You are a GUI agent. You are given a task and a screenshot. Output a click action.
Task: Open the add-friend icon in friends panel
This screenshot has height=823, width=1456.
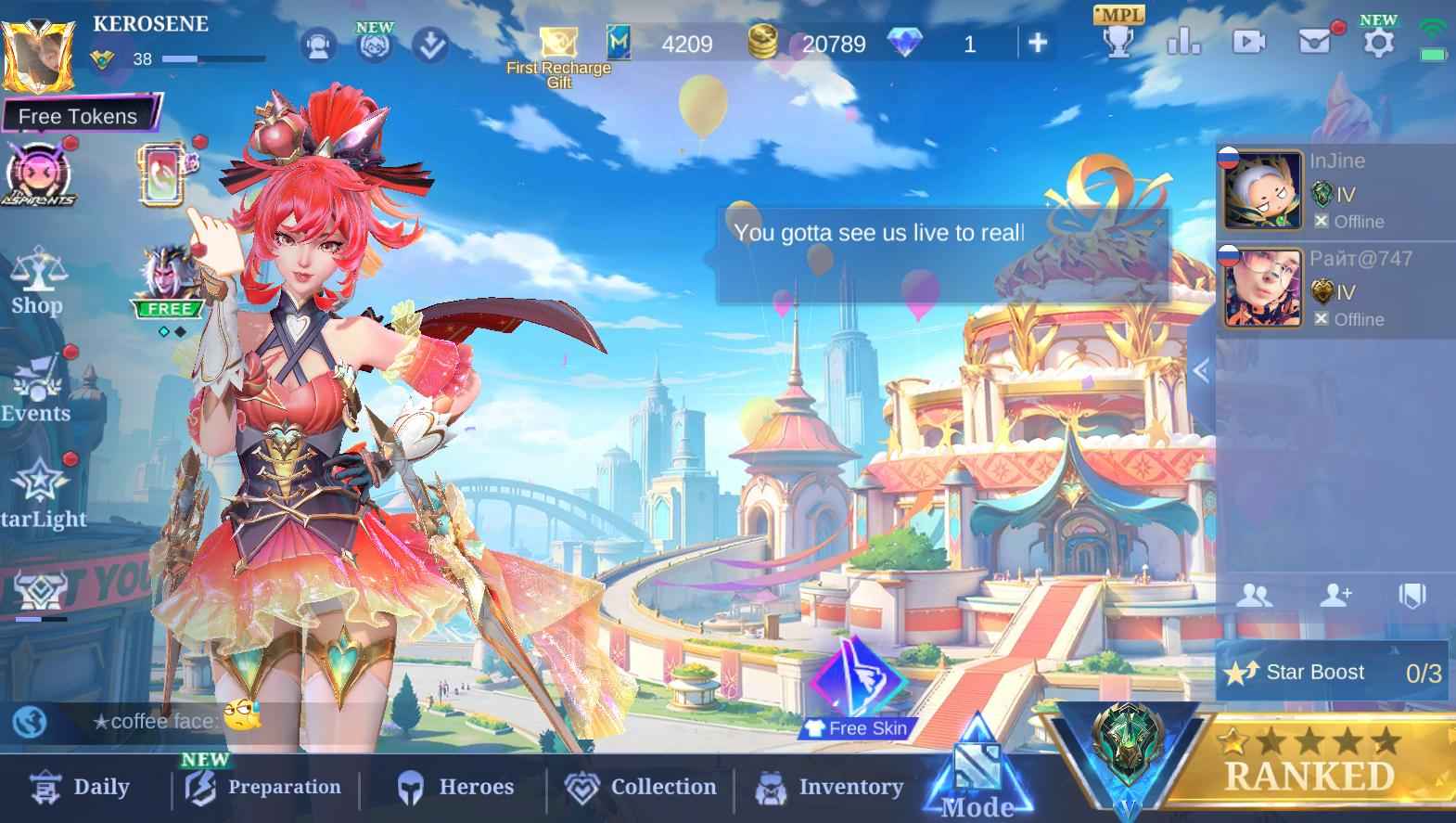click(x=1337, y=596)
